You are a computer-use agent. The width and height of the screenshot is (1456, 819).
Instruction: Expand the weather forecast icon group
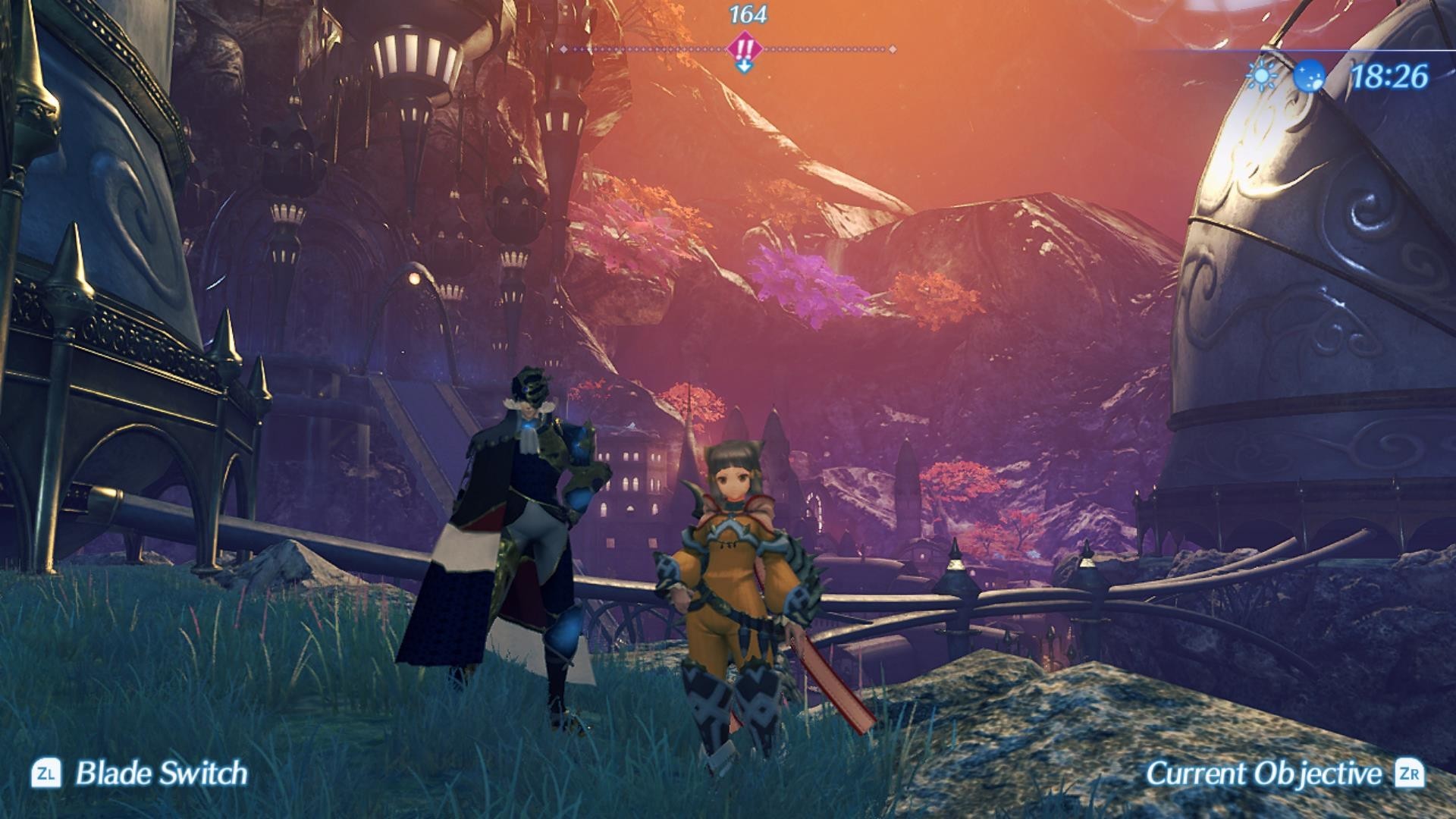click(1285, 76)
